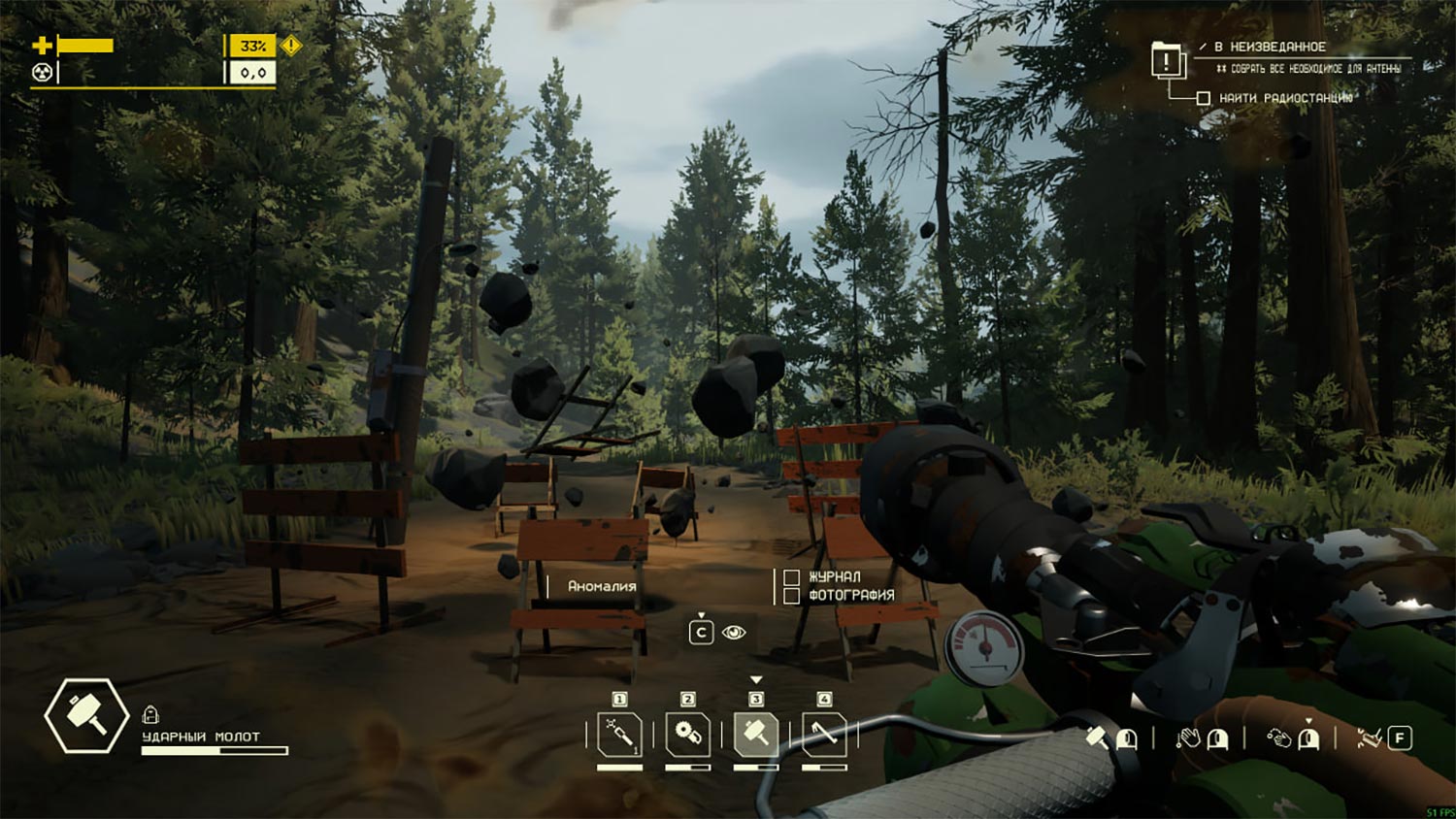Select the crowbar in hotbar slot 4
Screen dimensions: 1456x819
pos(823,736)
